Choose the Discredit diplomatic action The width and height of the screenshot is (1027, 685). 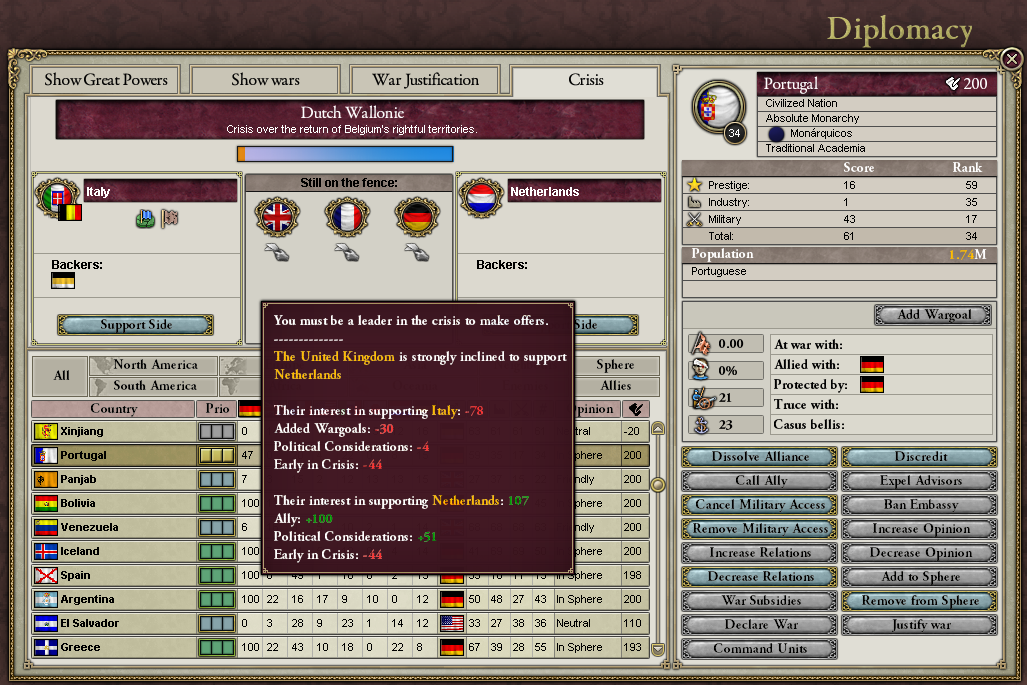[x=920, y=457]
